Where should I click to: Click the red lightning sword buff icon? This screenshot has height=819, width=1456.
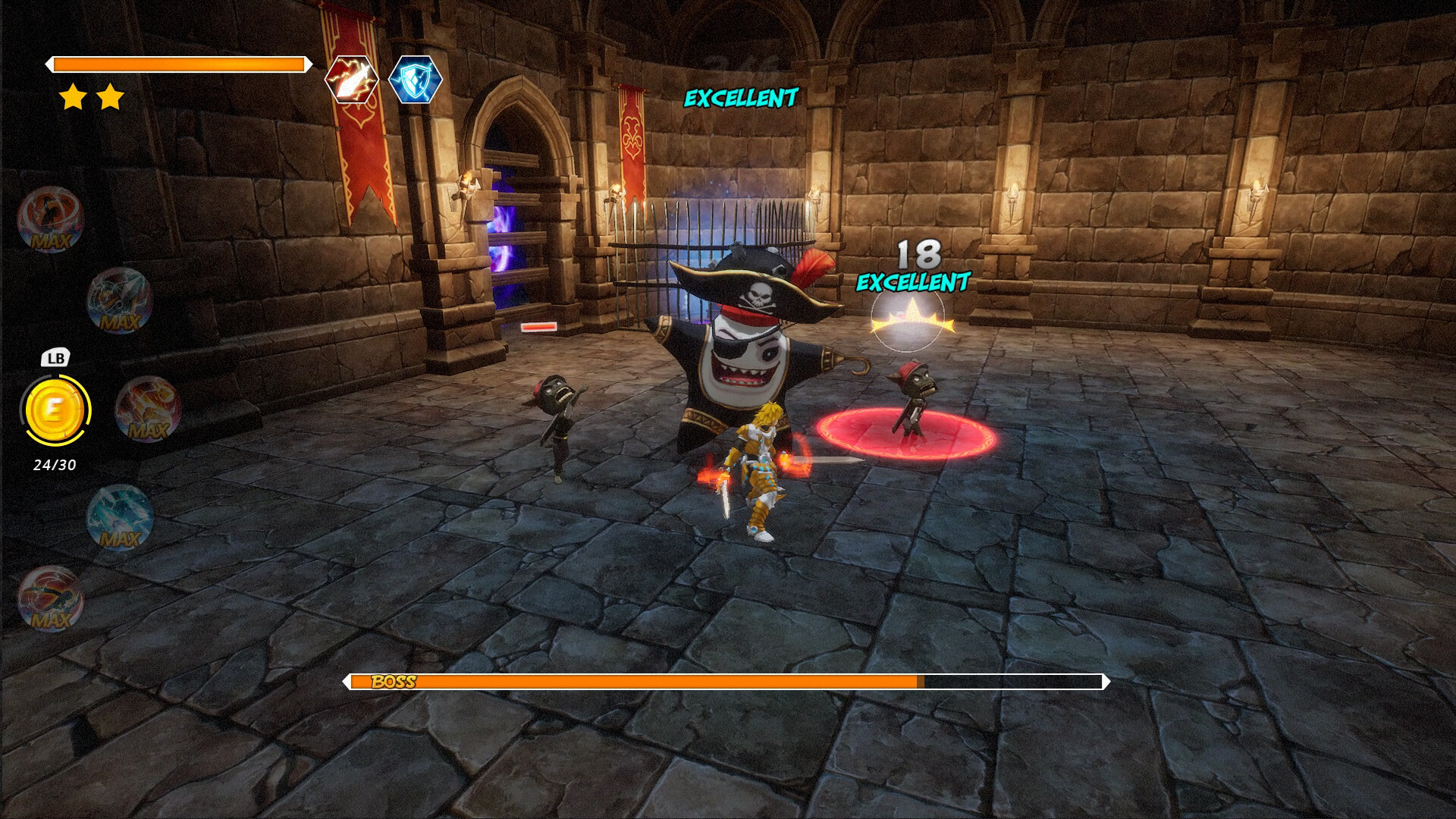click(x=352, y=80)
